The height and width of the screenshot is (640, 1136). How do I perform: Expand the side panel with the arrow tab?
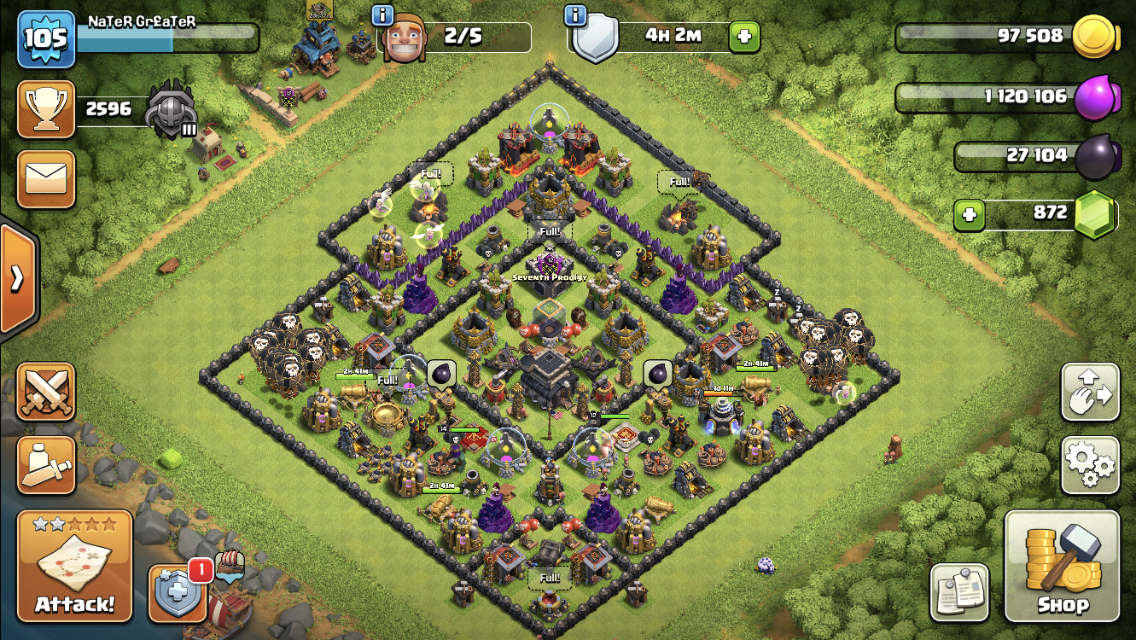17,279
